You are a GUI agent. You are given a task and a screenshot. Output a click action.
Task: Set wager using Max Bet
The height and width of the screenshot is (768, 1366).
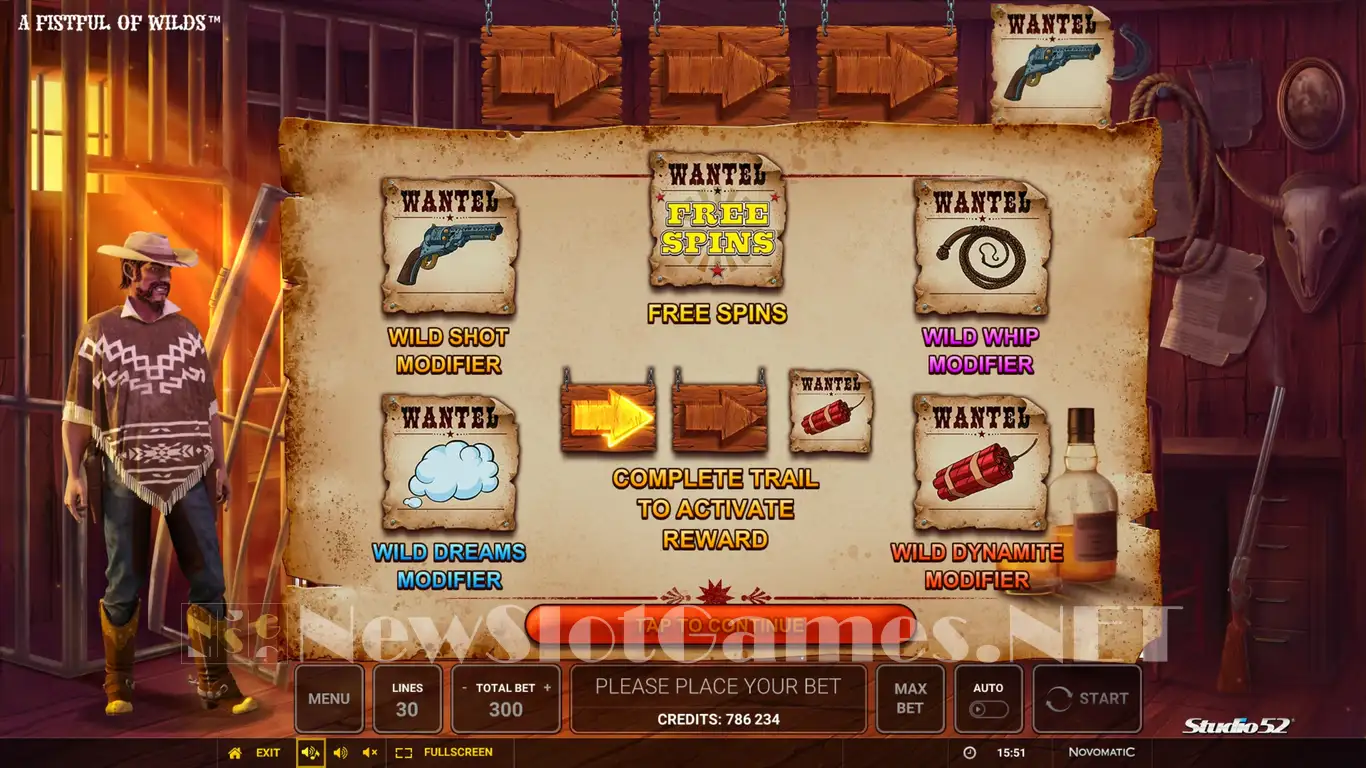pos(910,699)
